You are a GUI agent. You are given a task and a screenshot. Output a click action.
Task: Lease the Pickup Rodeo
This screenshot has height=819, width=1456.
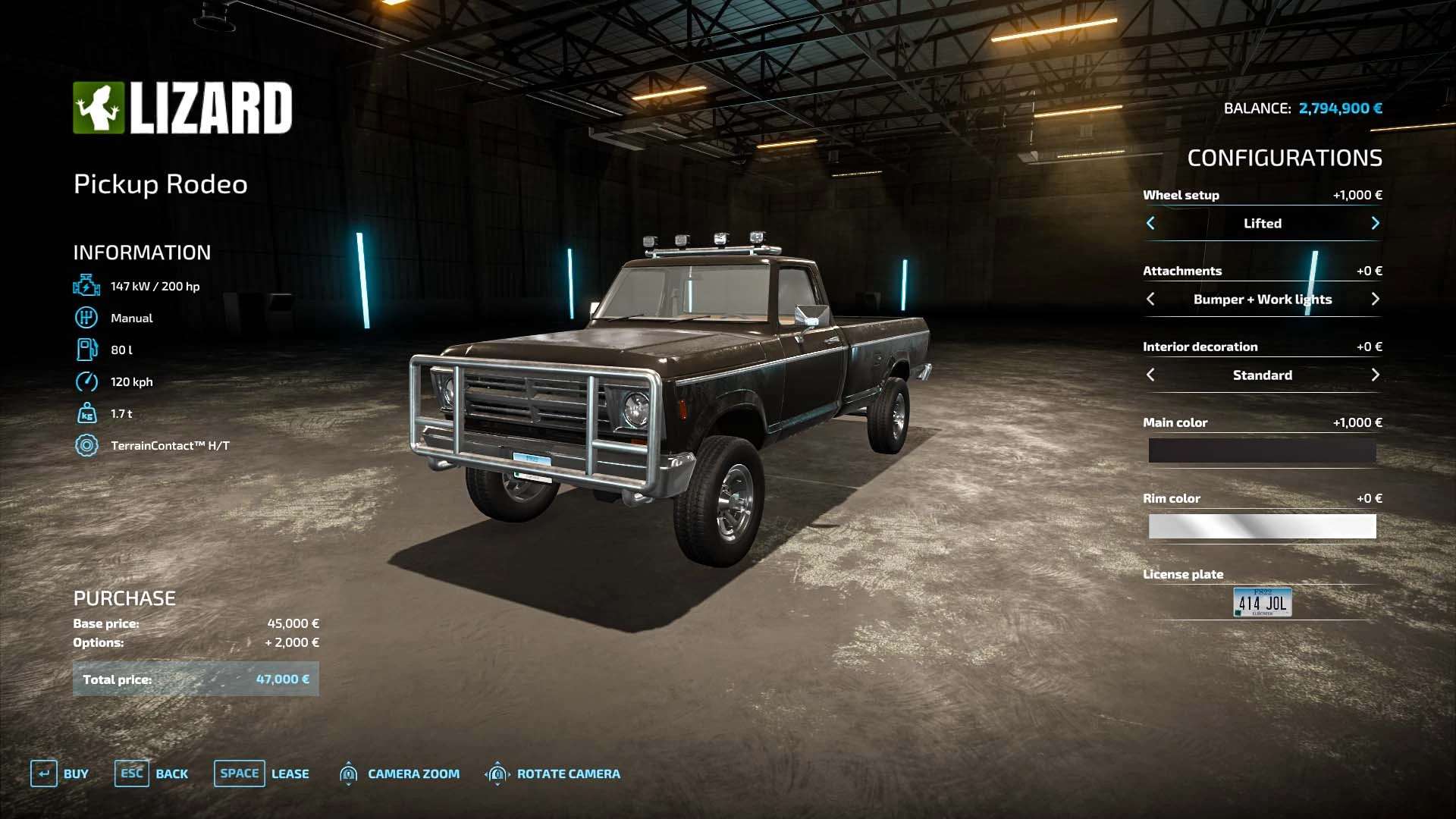point(262,773)
